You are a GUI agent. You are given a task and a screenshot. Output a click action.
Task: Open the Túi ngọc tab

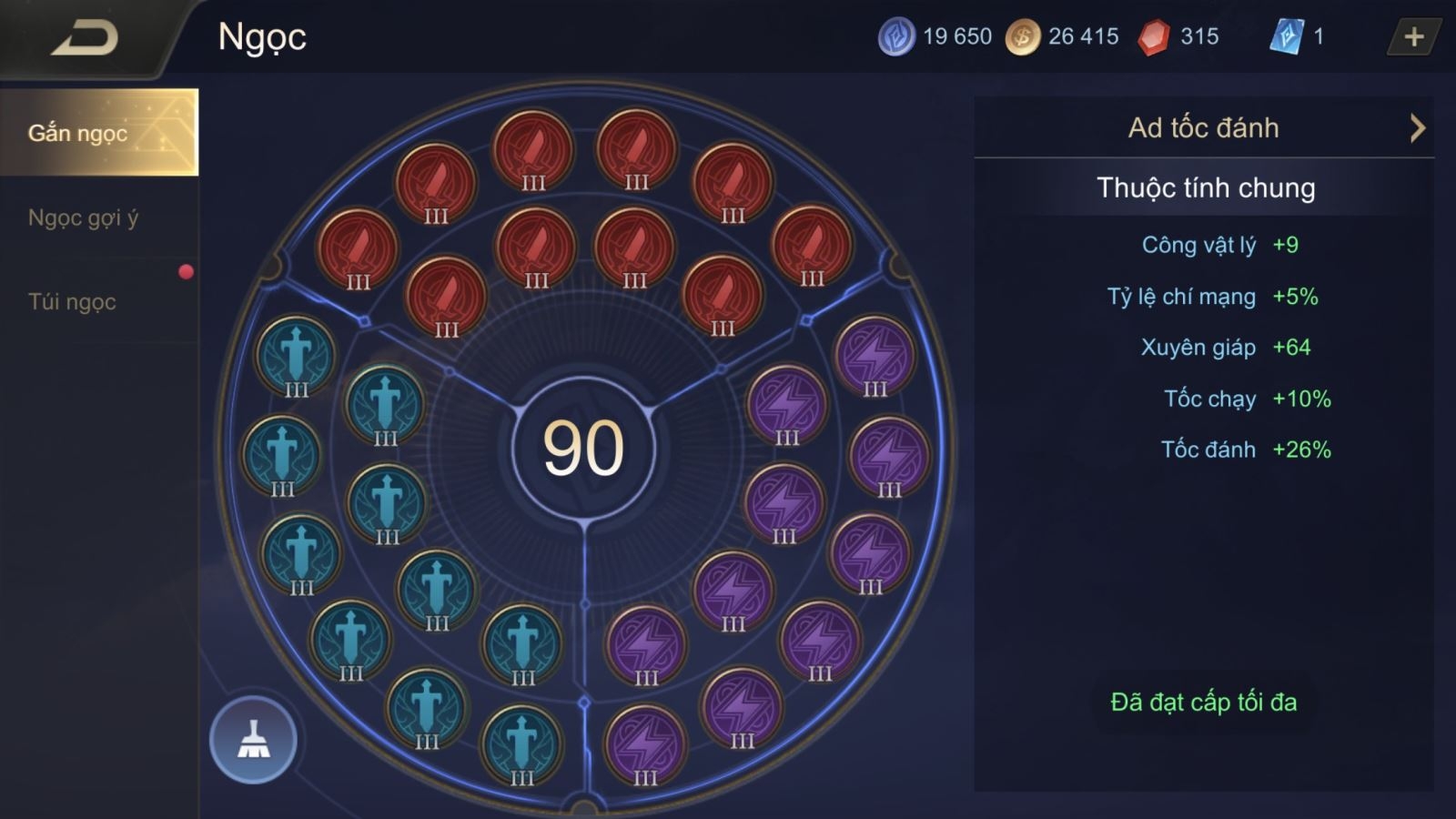click(73, 302)
